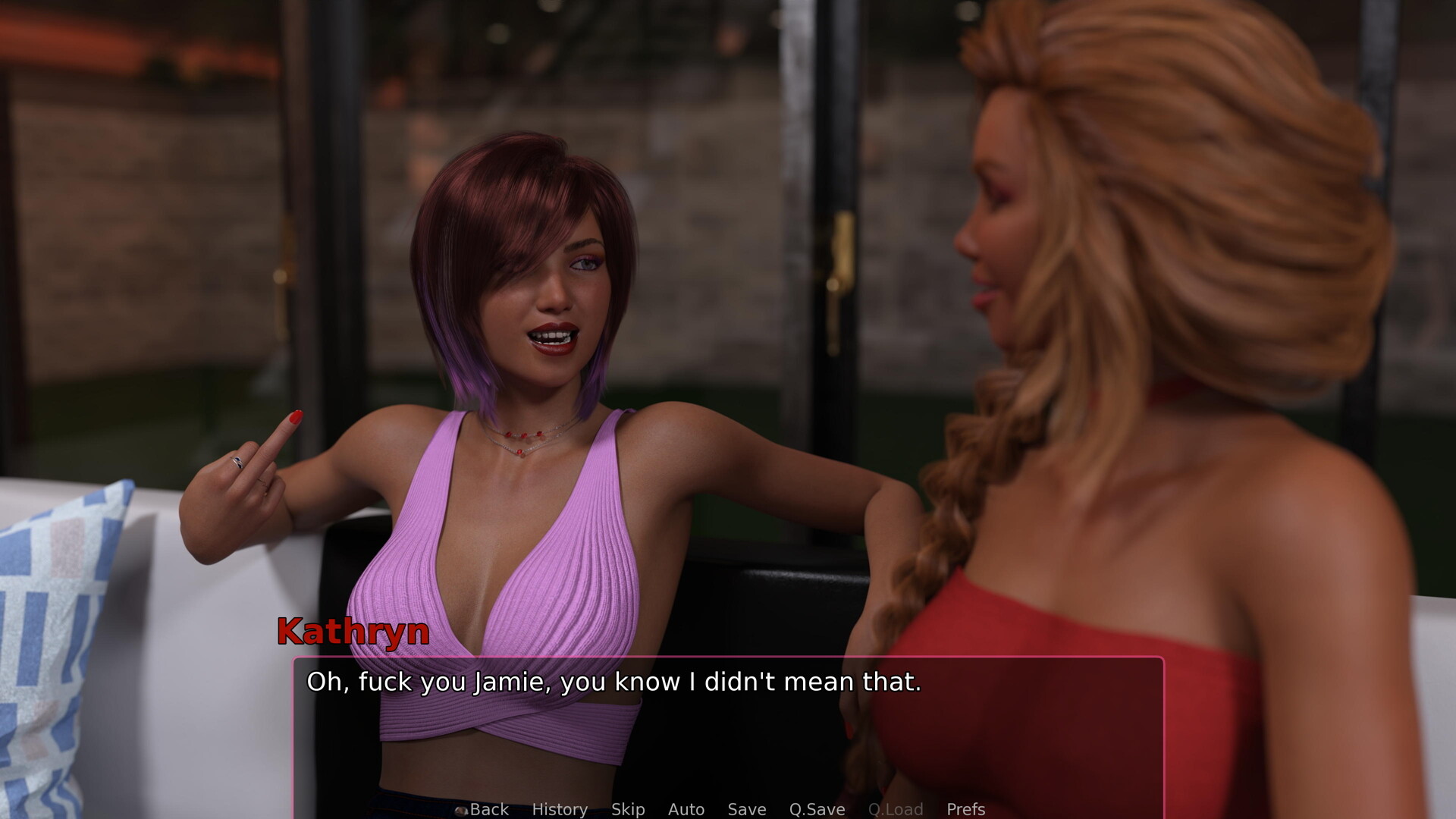This screenshot has width=1456, height=819.
Task: Click the Q.Save quick menu option
Action: [x=817, y=809]
